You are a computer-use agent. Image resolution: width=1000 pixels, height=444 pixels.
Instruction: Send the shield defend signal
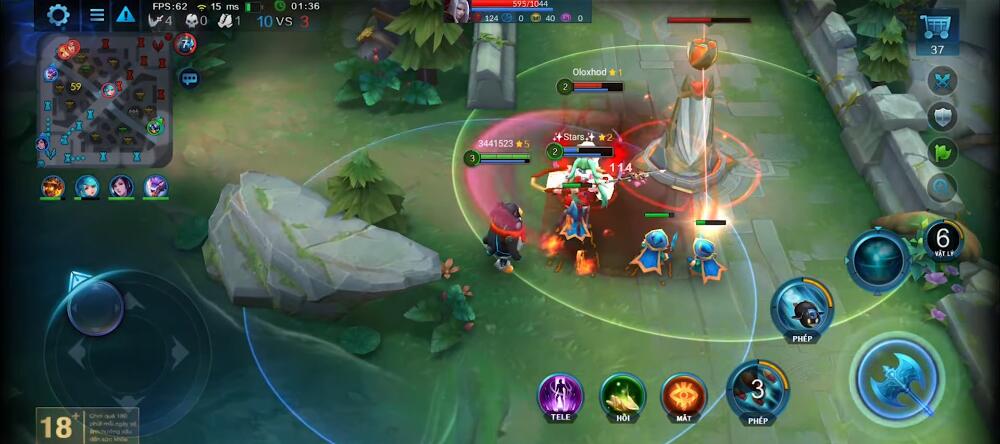(942, 116)
